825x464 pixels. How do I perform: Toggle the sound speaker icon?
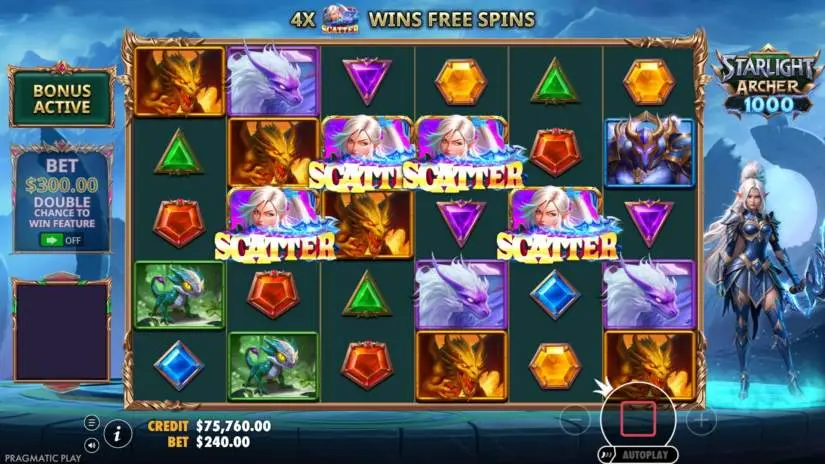92,444
